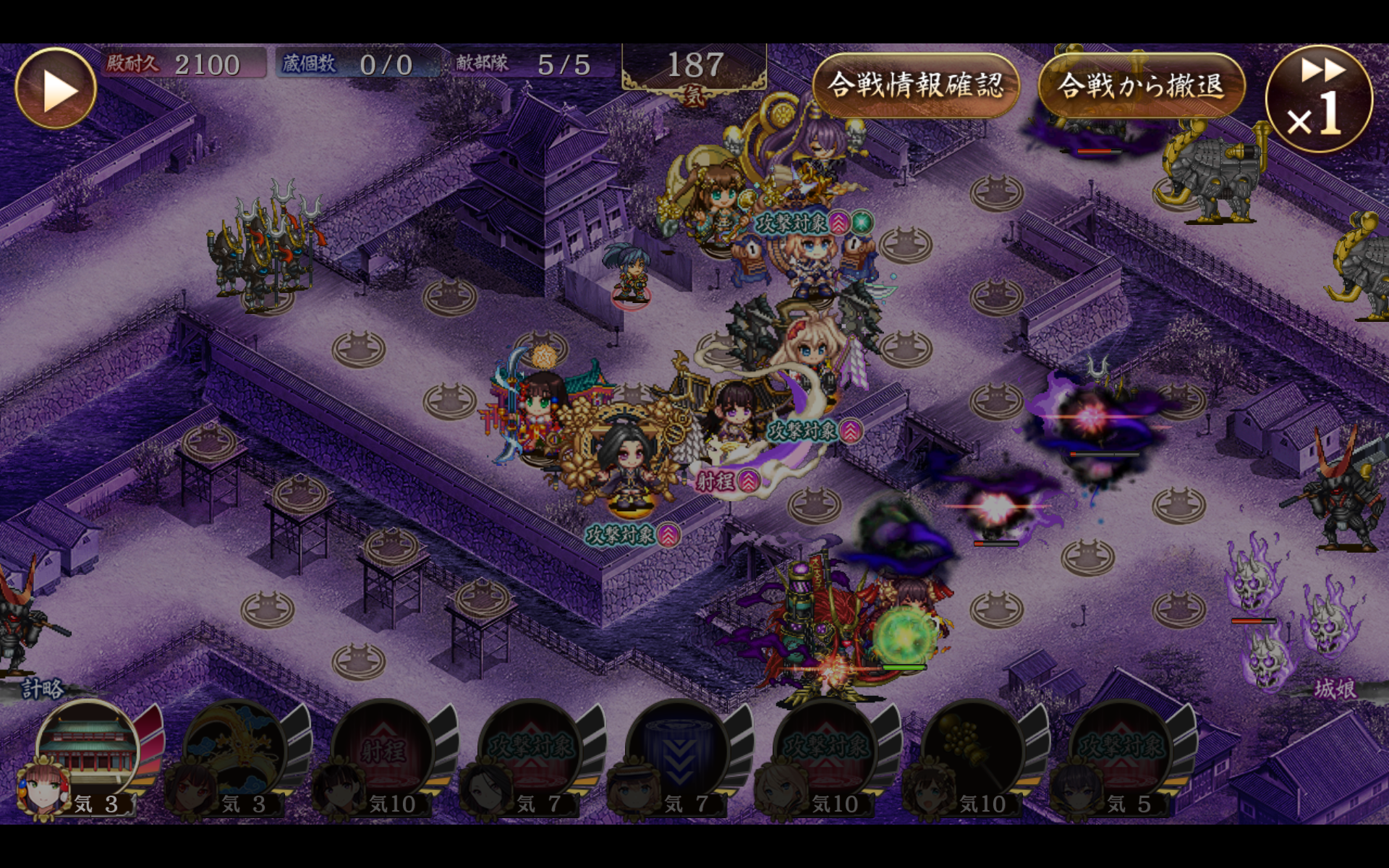1389x868 pixels.
Task: Toggle the ×1 battle speed button
Action: click(x=1318, y=99)
